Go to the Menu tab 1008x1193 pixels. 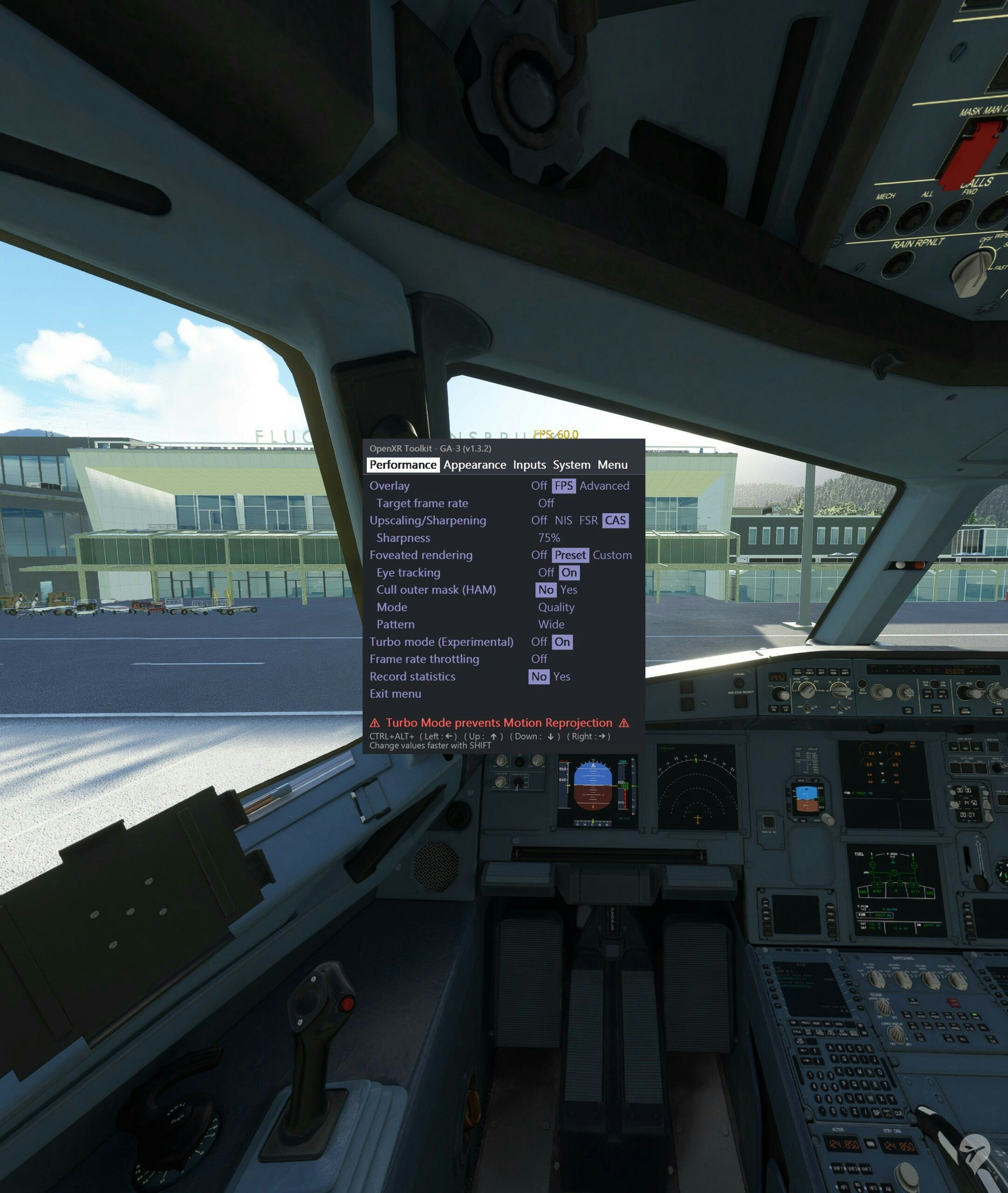point(612,465)
